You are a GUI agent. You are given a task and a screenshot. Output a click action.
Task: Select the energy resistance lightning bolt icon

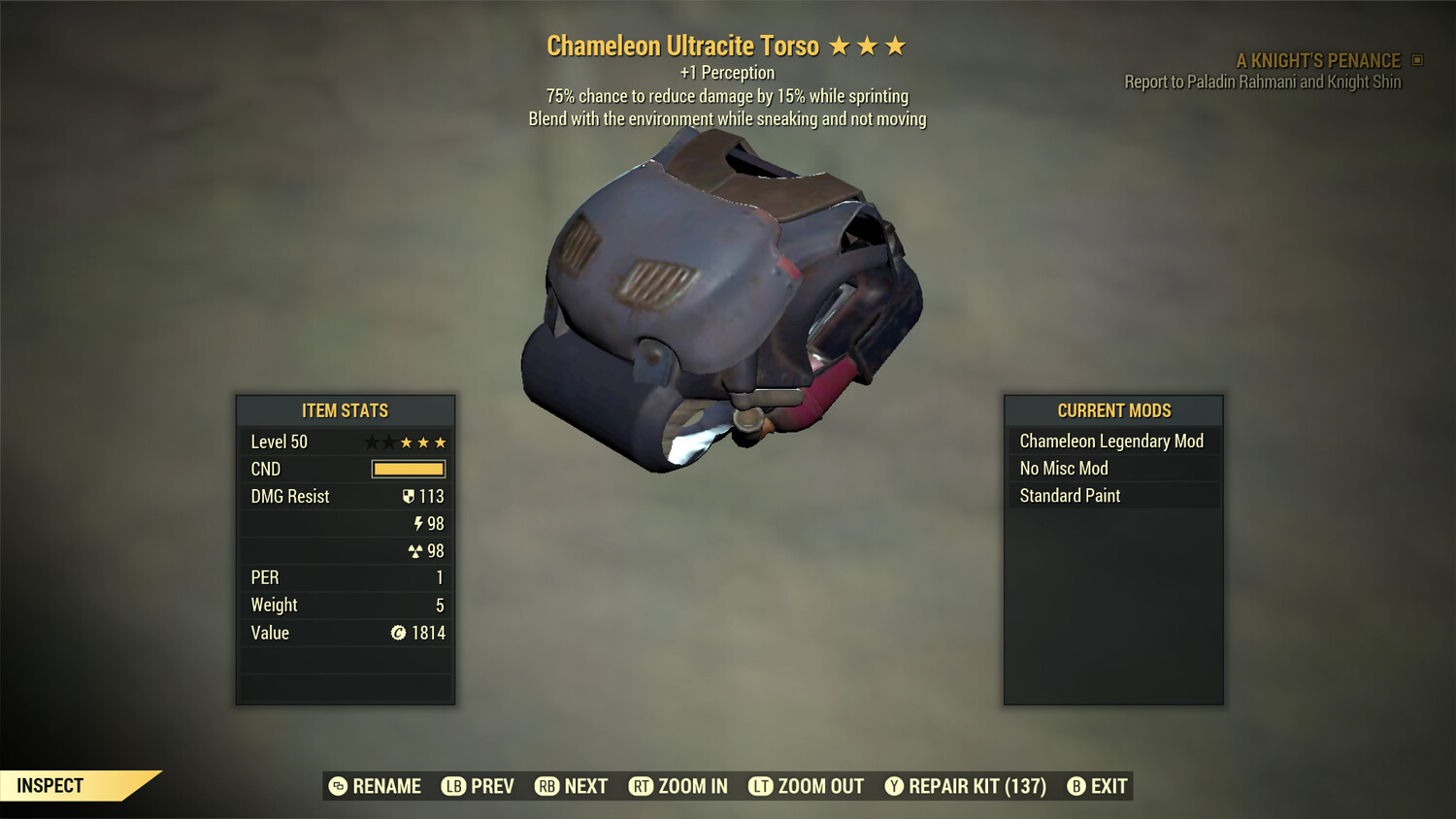(x=417, y=523)
